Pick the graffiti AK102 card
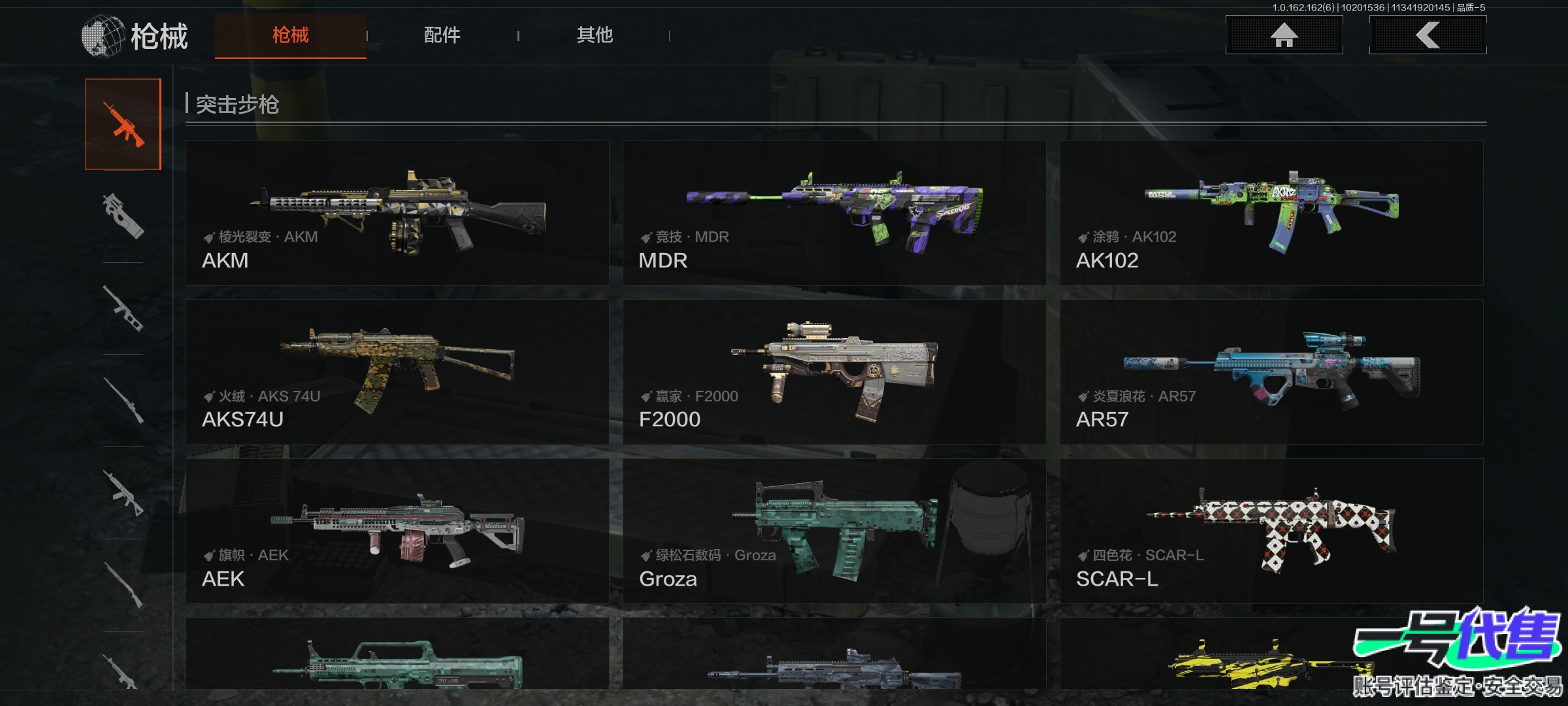 point(1271,212)
